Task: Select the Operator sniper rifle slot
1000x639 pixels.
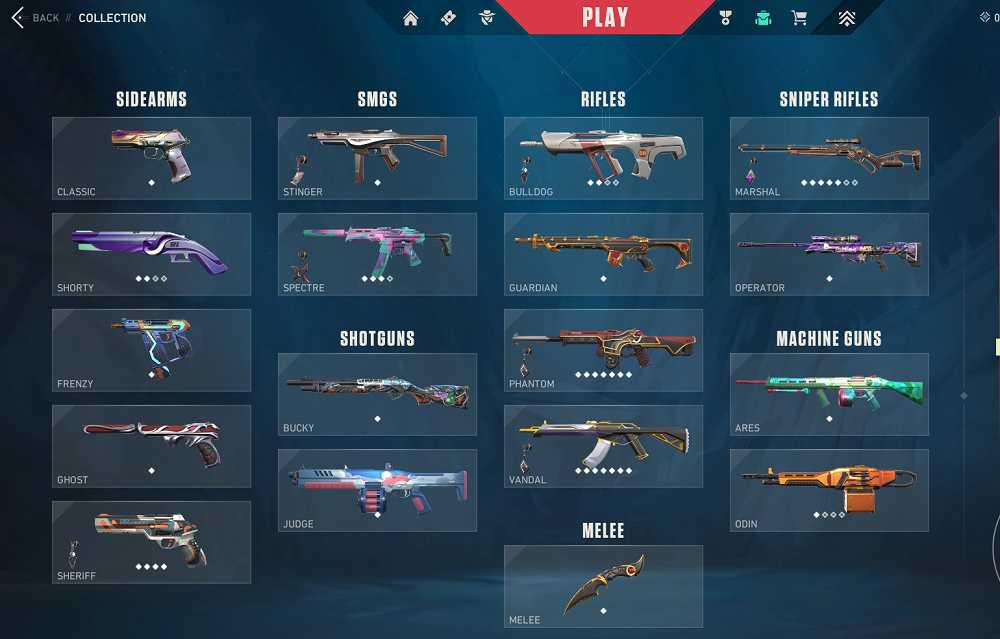Action: pos(829,254)
